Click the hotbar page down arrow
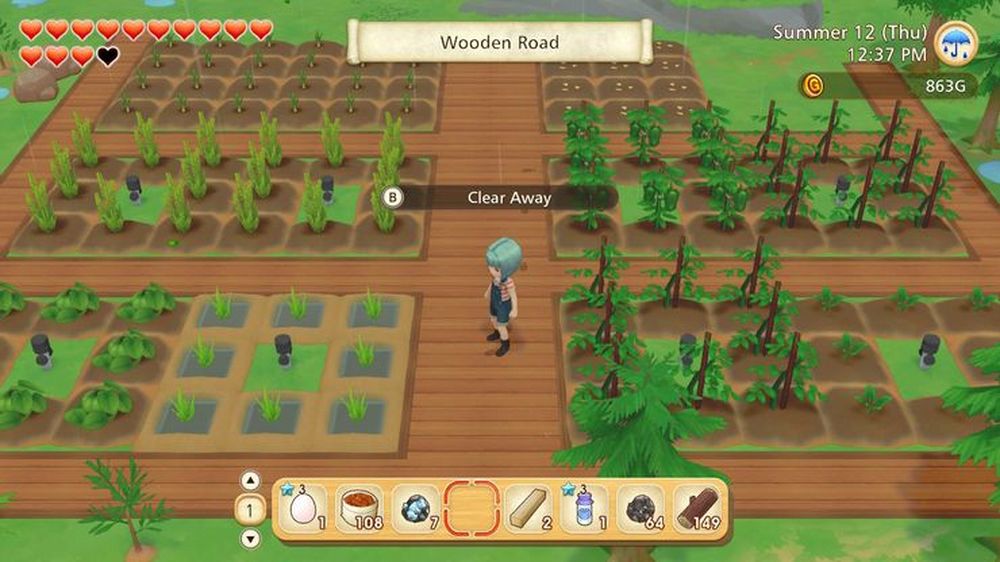This screenshot has height=562, width=1000. pyautogui.click(x=251, y=538)
